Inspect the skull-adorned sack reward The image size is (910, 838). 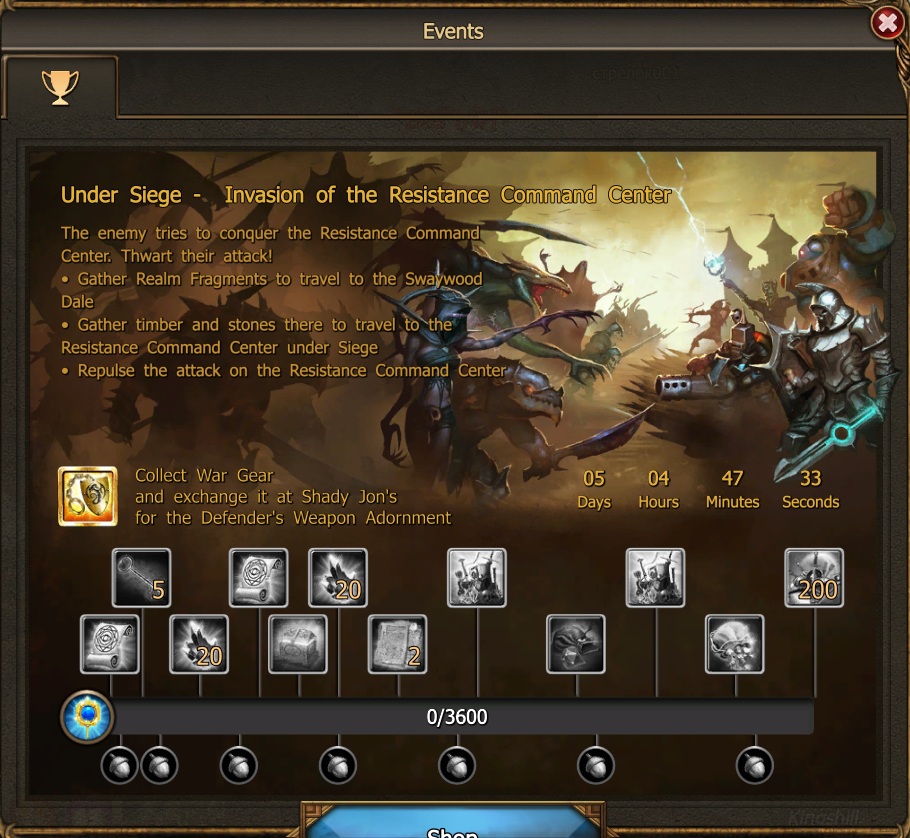tap(735, 644)
